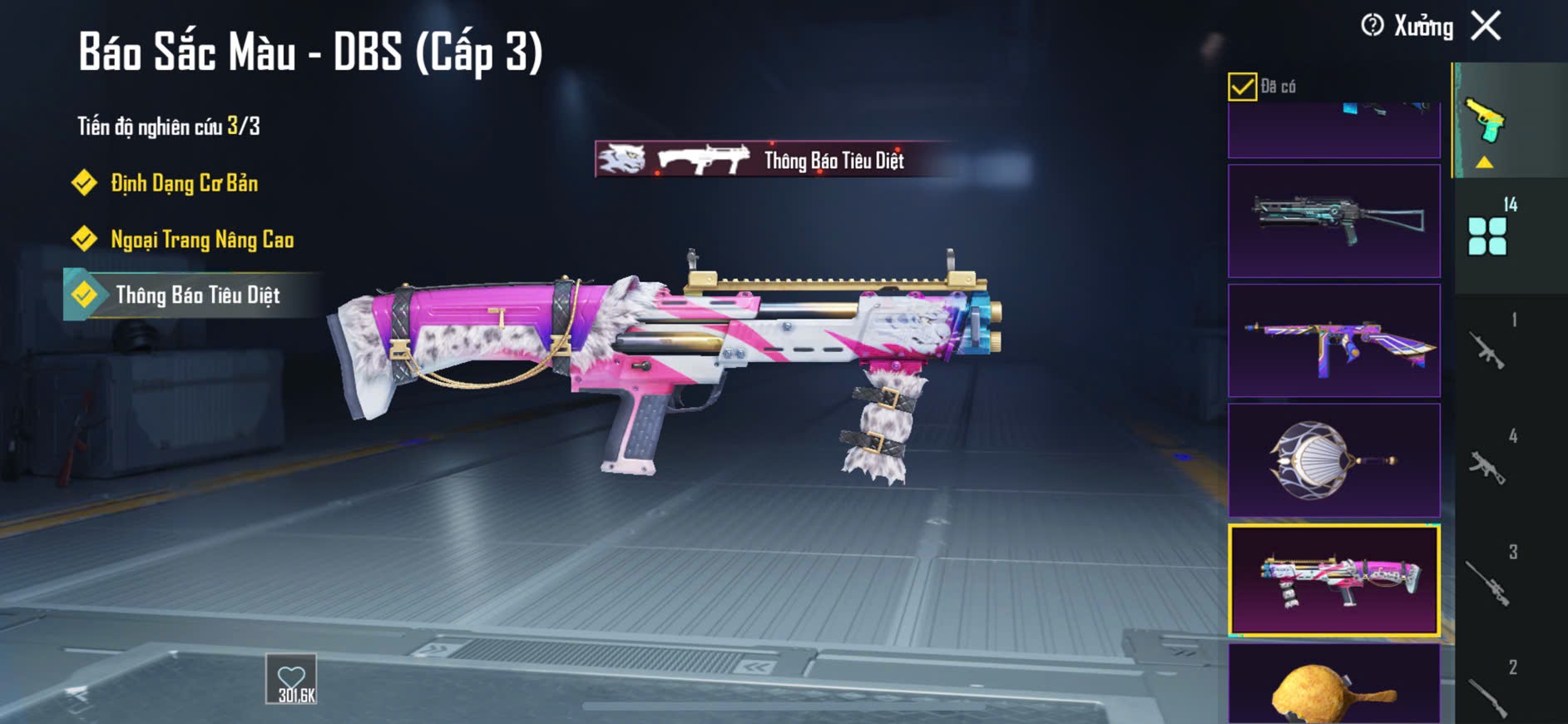
Task: Open the submachine gun category with 4 skins
Action: 1488,466
